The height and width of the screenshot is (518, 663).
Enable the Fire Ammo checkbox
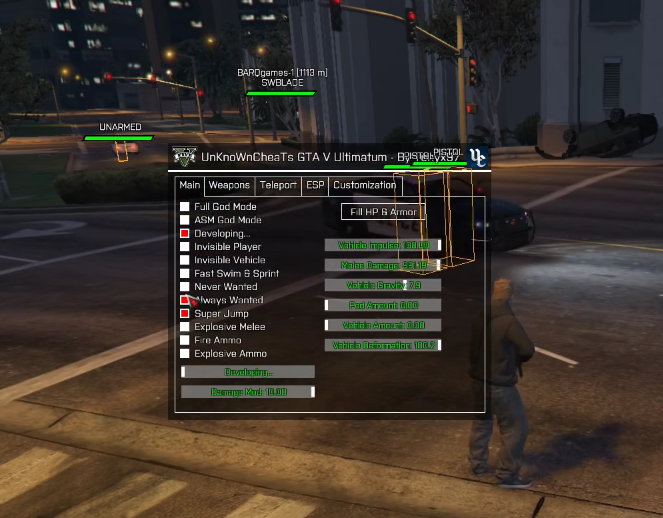(185, 340)
